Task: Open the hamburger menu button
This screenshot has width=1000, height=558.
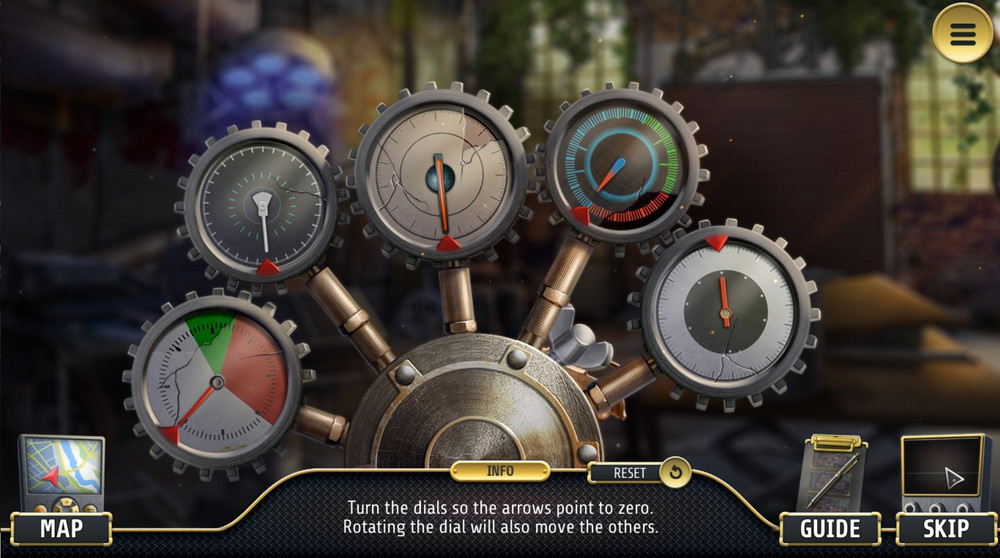Action: pyautogui.click(x=962, y=34)
